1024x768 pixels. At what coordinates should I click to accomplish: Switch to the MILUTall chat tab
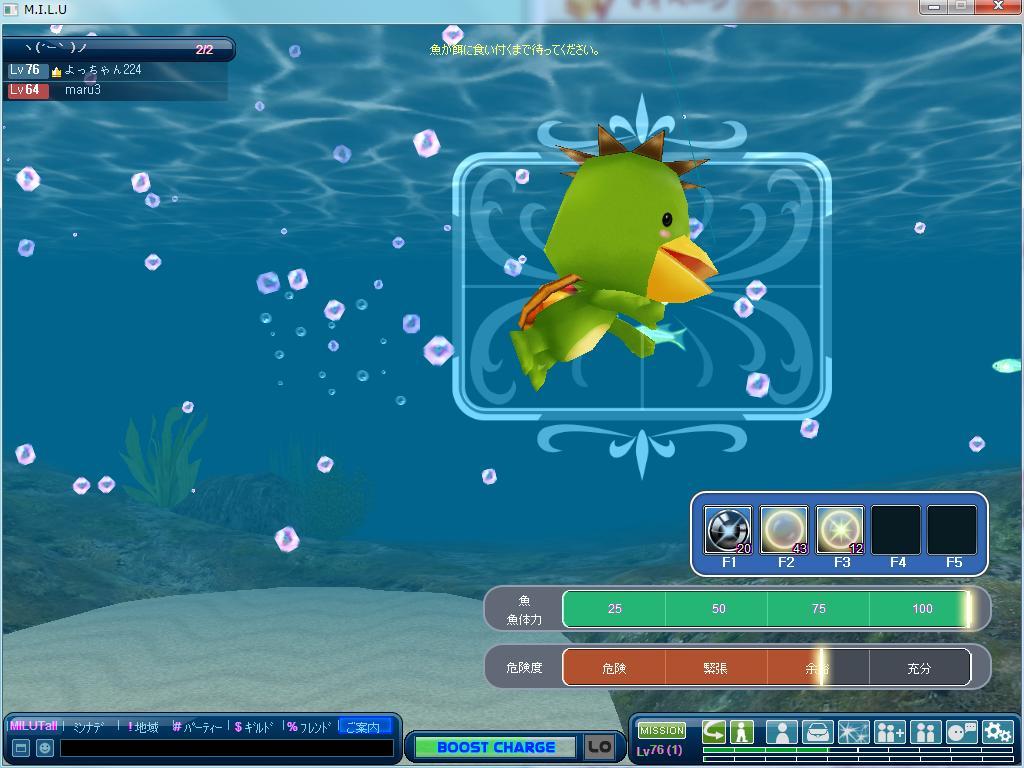pyautogui.click(x=34, y=727)
